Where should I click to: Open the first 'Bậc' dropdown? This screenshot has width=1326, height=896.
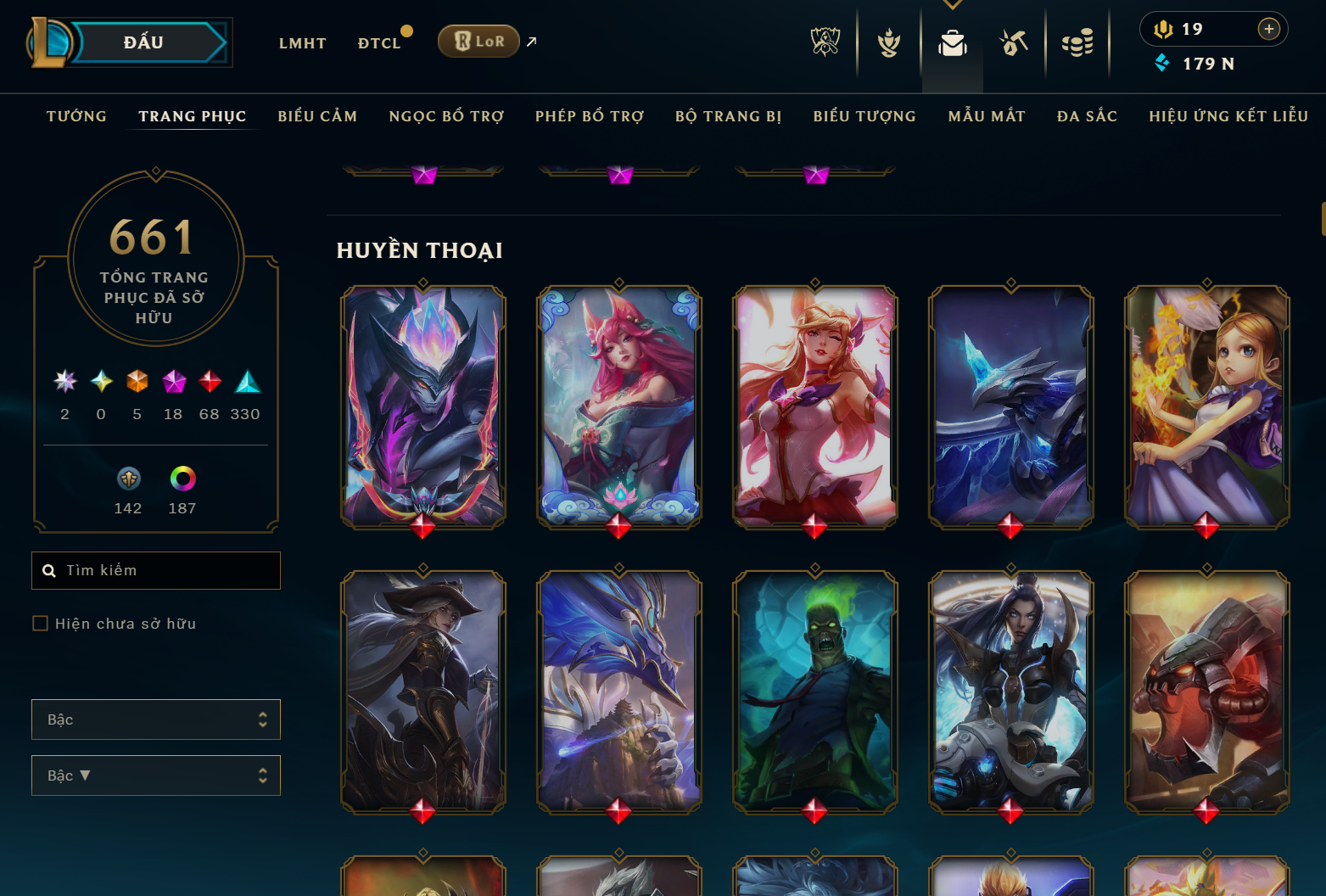pyautogui.click(x=156, y=719)
